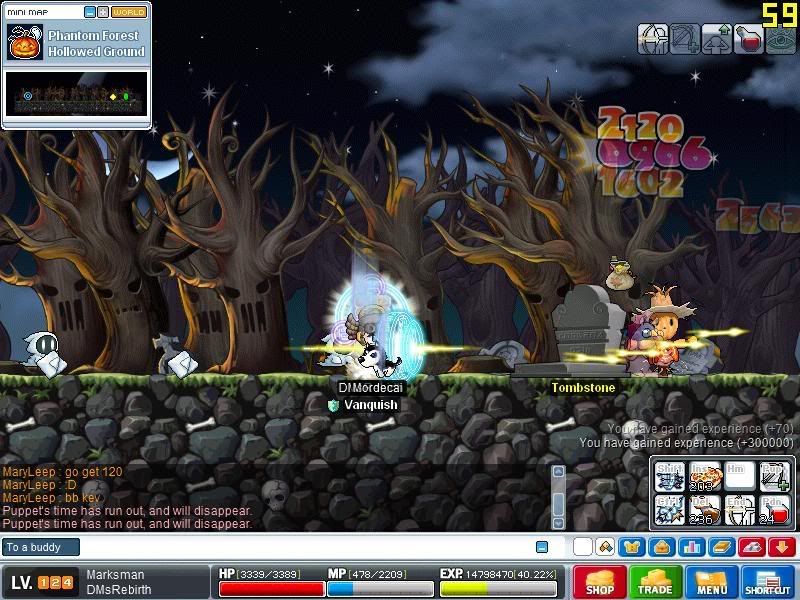
Task: Minimize the mini map window
Action: 90,12
